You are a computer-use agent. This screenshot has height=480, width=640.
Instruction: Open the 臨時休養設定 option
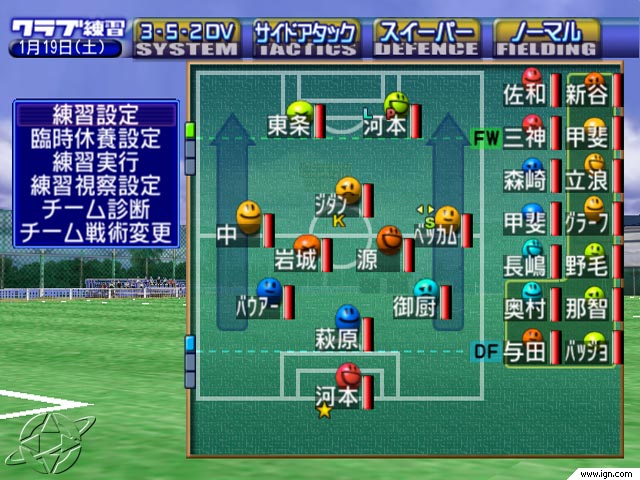[96, 138]
